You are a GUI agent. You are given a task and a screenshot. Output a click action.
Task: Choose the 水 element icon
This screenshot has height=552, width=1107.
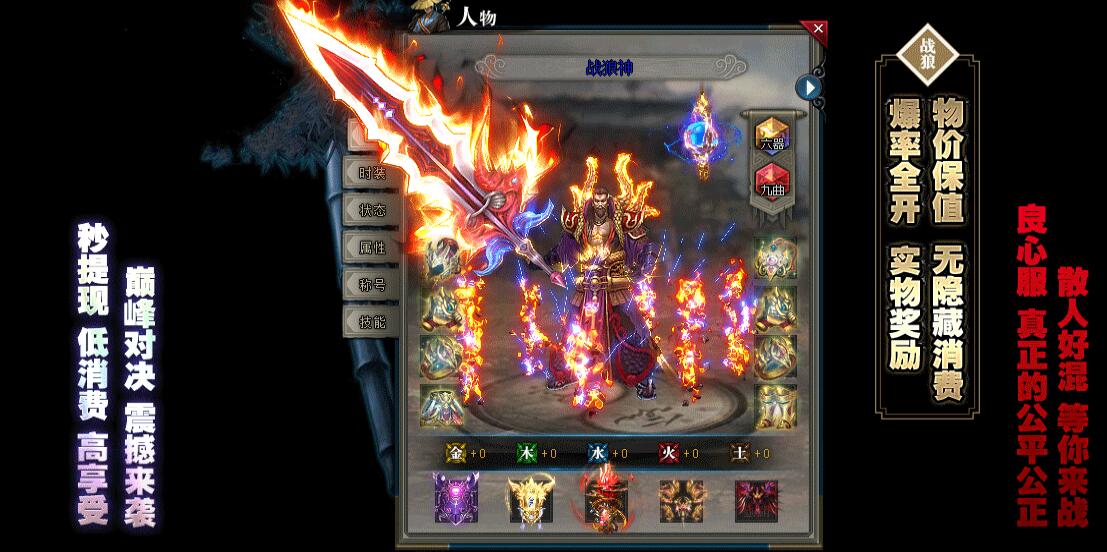pyautogui.click(x=598, y=453)
